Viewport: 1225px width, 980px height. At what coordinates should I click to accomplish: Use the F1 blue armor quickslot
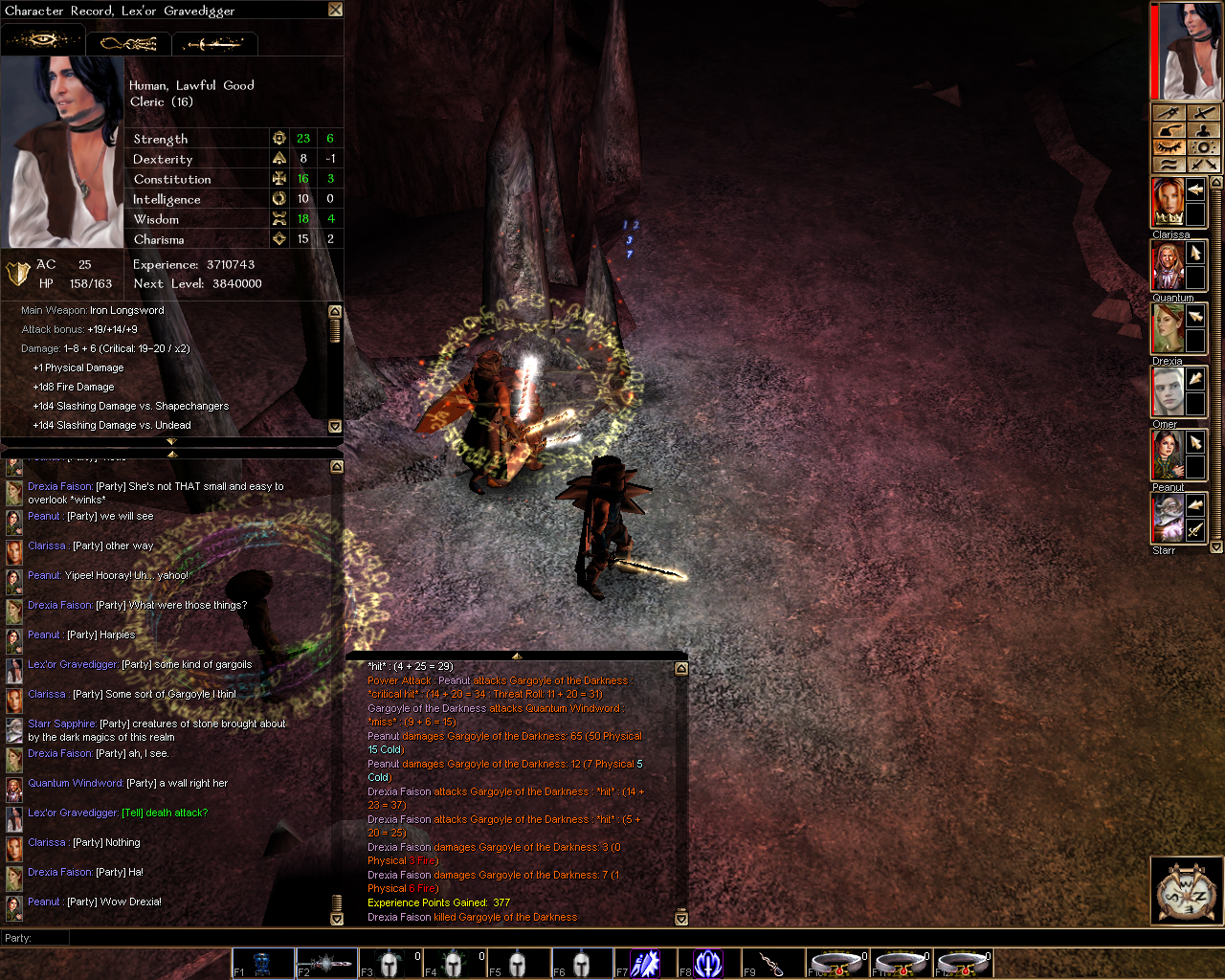pos(262,963)
